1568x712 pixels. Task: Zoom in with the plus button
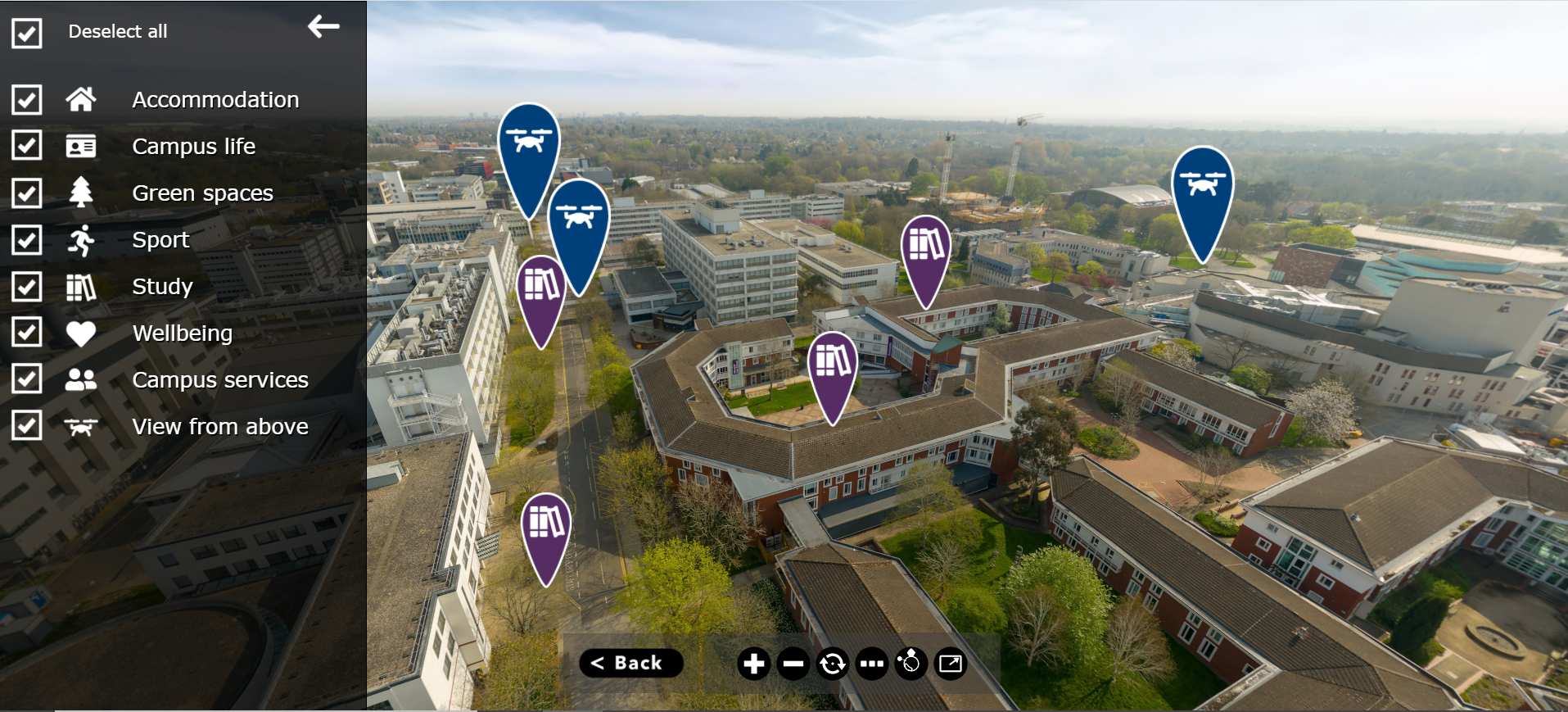click(753, 664)
